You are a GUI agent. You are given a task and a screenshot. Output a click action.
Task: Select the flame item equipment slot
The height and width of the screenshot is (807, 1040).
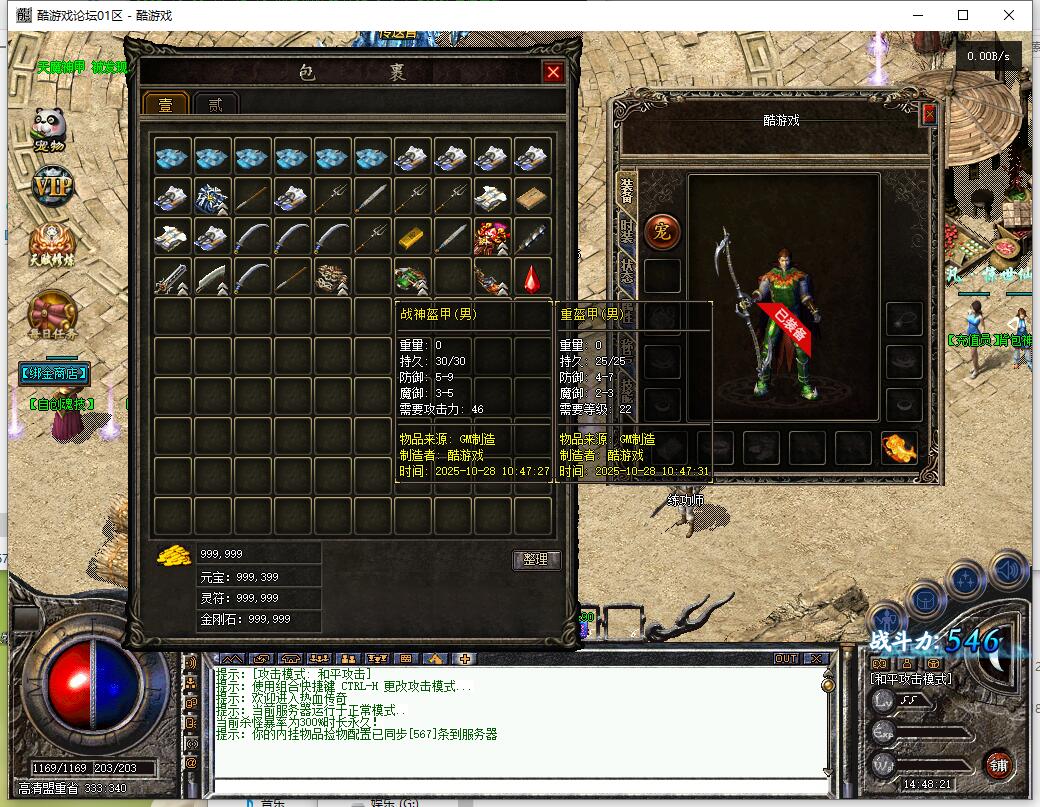[899, 447]
